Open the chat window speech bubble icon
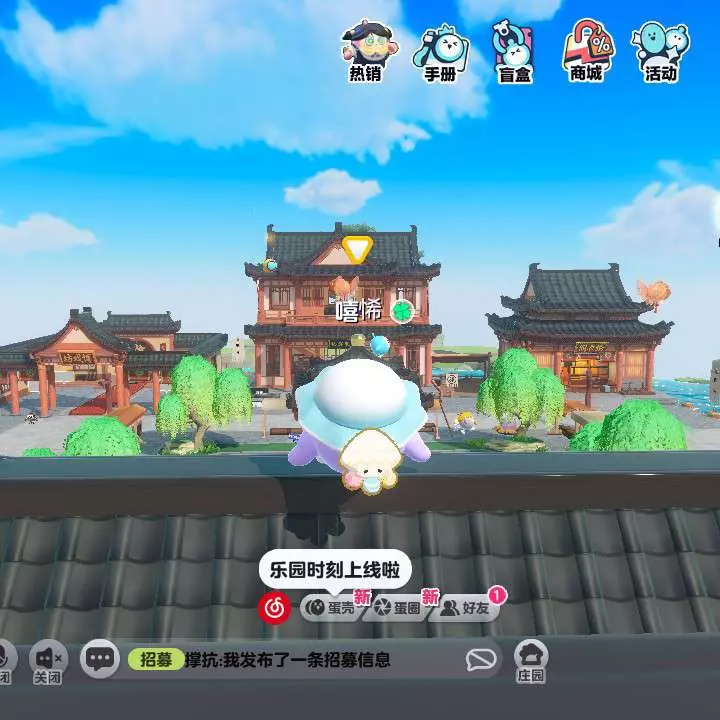 point(100,659)
